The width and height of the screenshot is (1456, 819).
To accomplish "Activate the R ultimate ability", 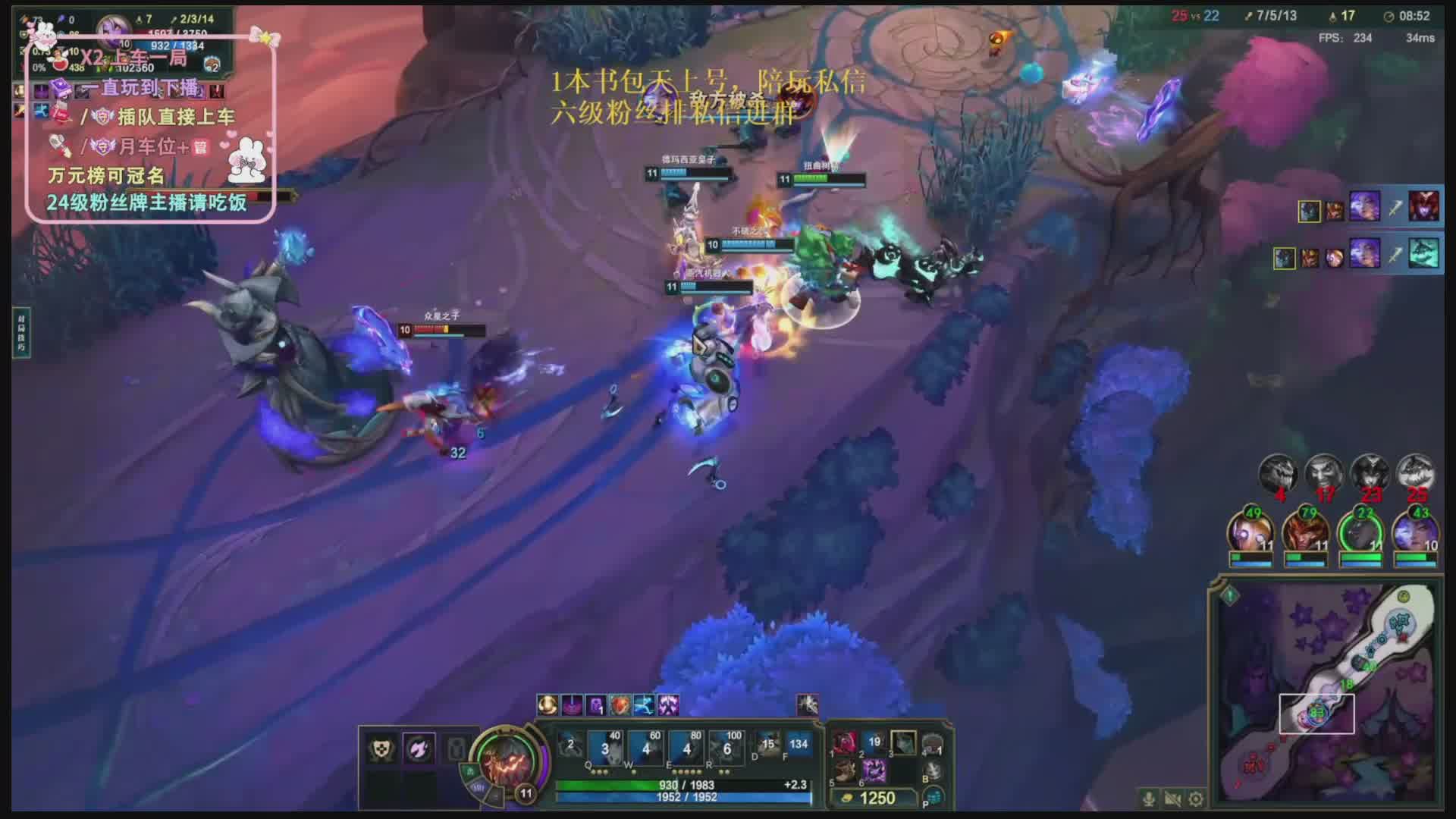I will click(x=727, y=748).
